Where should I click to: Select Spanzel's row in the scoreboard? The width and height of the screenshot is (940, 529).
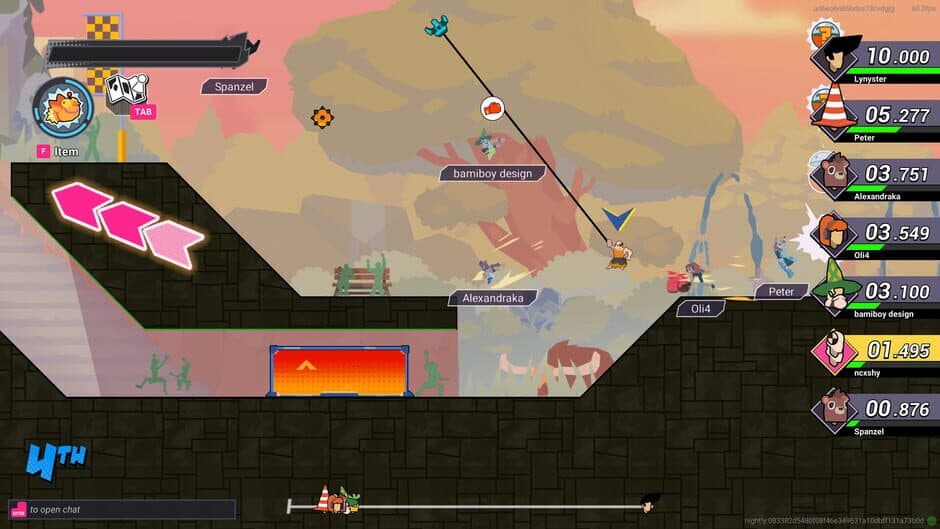[874, 410]
